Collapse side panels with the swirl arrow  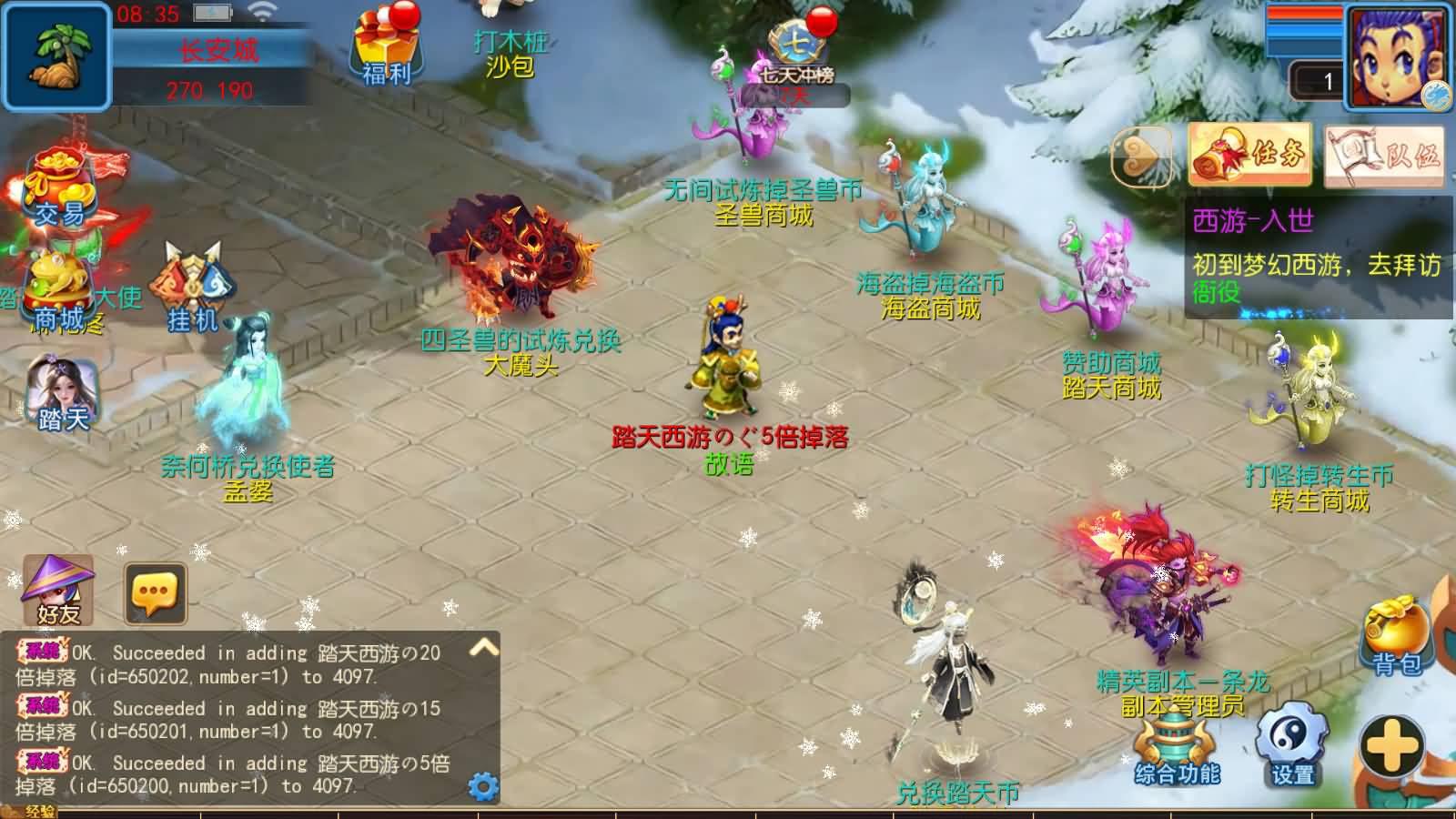click(1144, 155)
